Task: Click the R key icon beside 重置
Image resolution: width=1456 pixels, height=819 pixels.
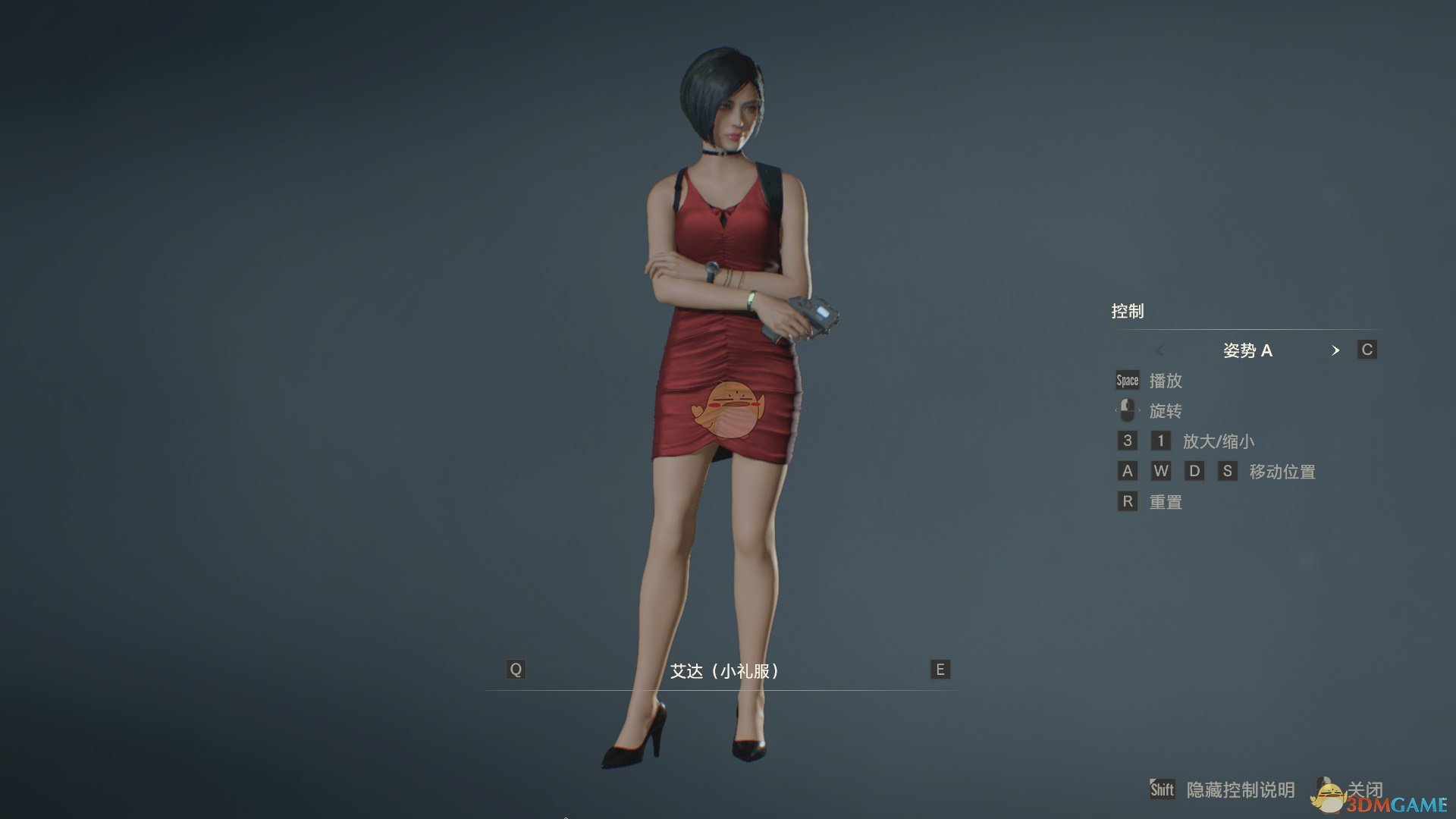Action: 1126,501
